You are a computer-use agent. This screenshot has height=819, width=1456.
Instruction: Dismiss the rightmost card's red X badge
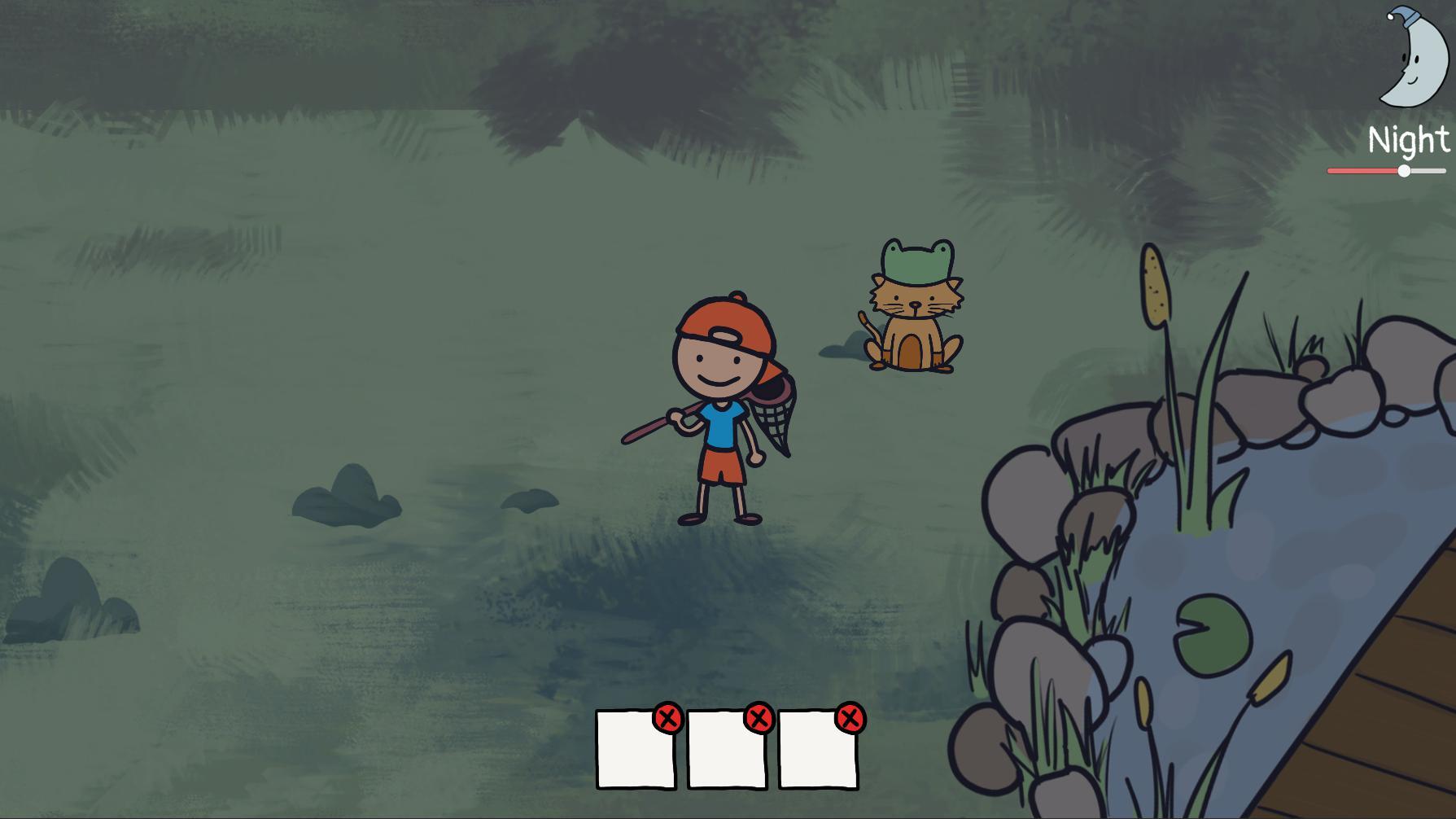850,719
